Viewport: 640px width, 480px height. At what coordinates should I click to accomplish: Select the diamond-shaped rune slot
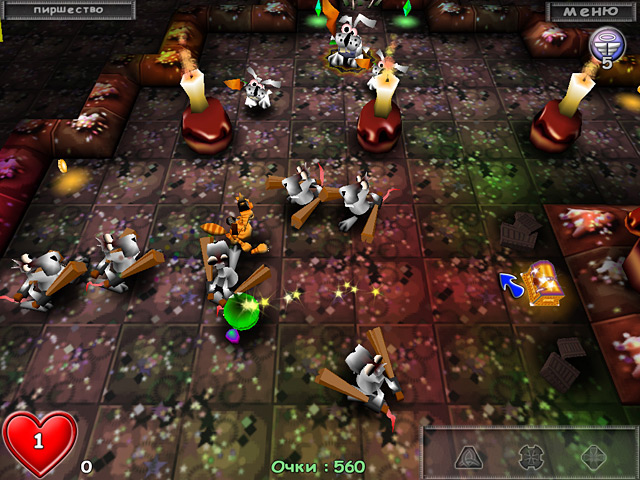(x=594, y=456)
